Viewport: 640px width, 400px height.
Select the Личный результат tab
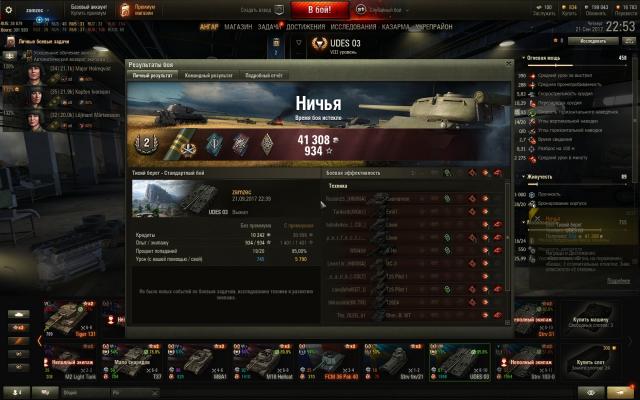click(x=154, y=75)
